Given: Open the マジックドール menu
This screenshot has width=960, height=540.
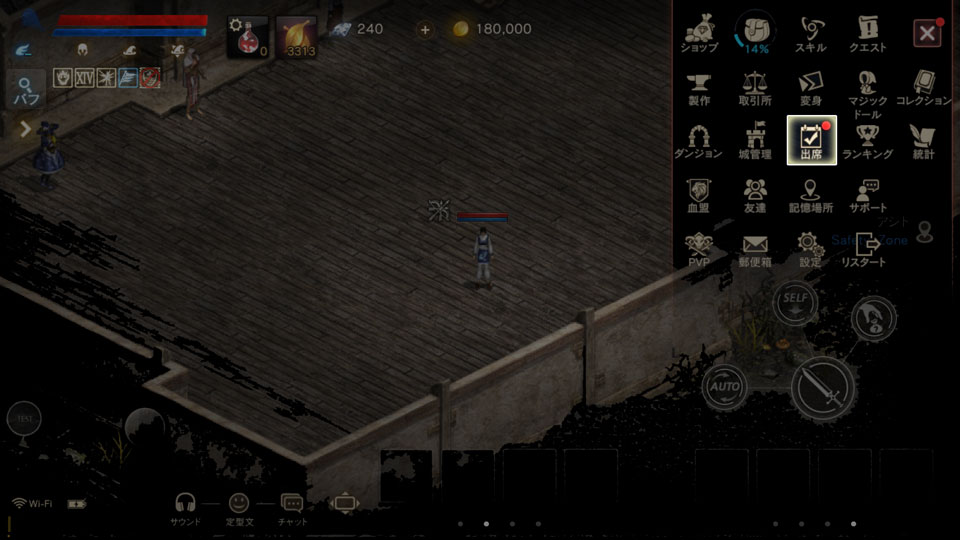Looking at the screenshot, I should (x=867, y=93).
